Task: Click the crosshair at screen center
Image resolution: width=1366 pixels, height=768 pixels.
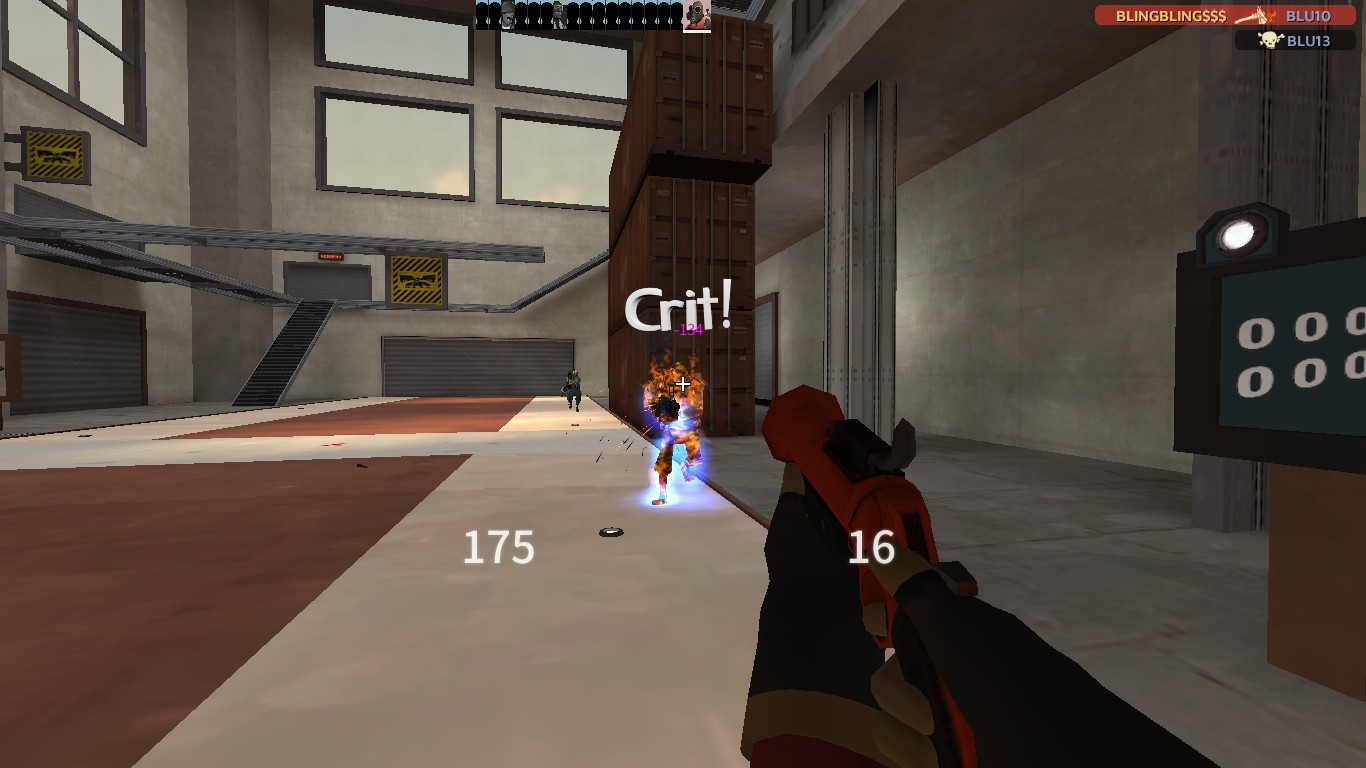Action: point(681,382)
